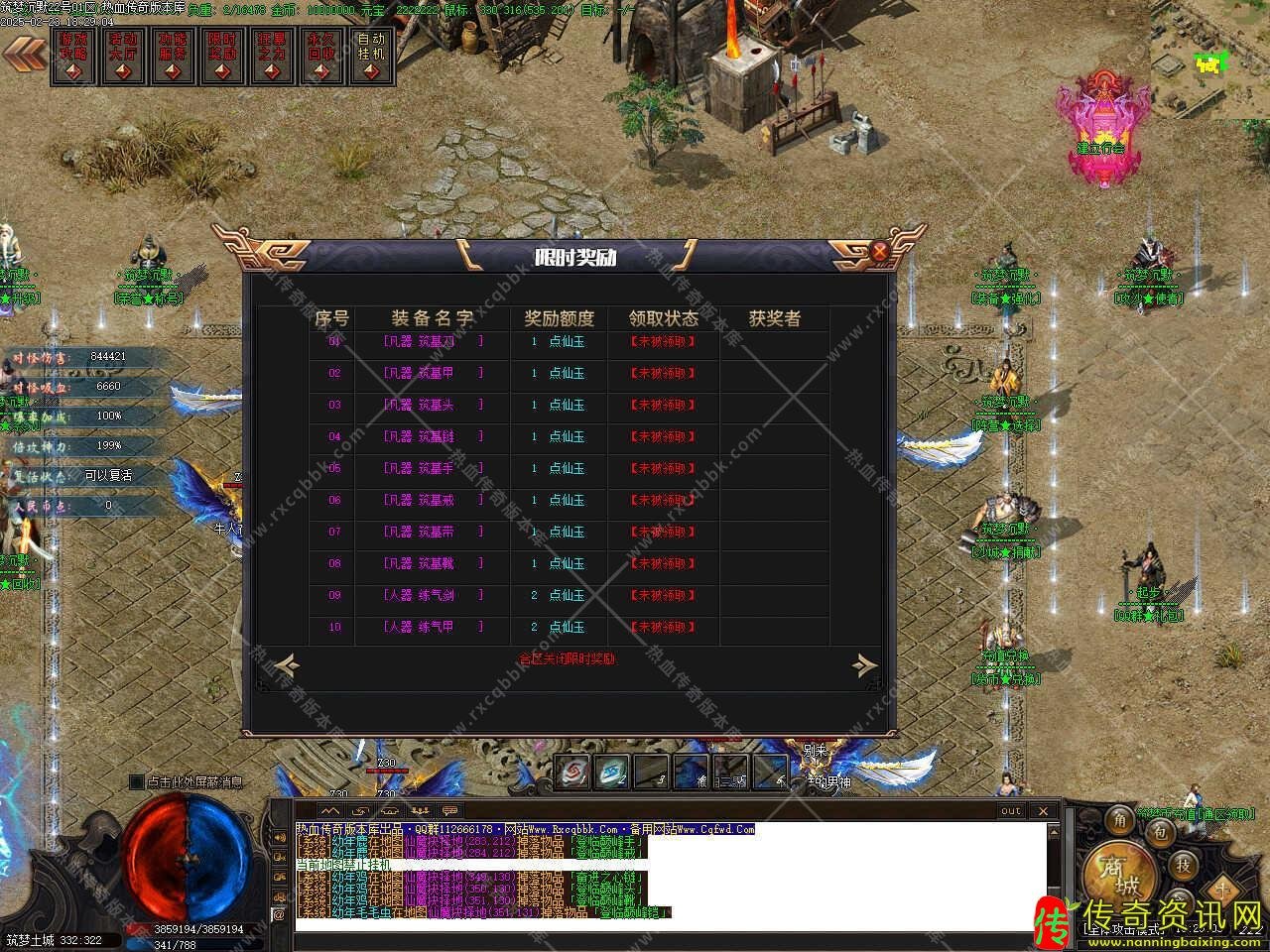Tick the 点击此处屏蔽消息 checkbox
Viewport: 1270px width, 952px height.
point(137,782)
